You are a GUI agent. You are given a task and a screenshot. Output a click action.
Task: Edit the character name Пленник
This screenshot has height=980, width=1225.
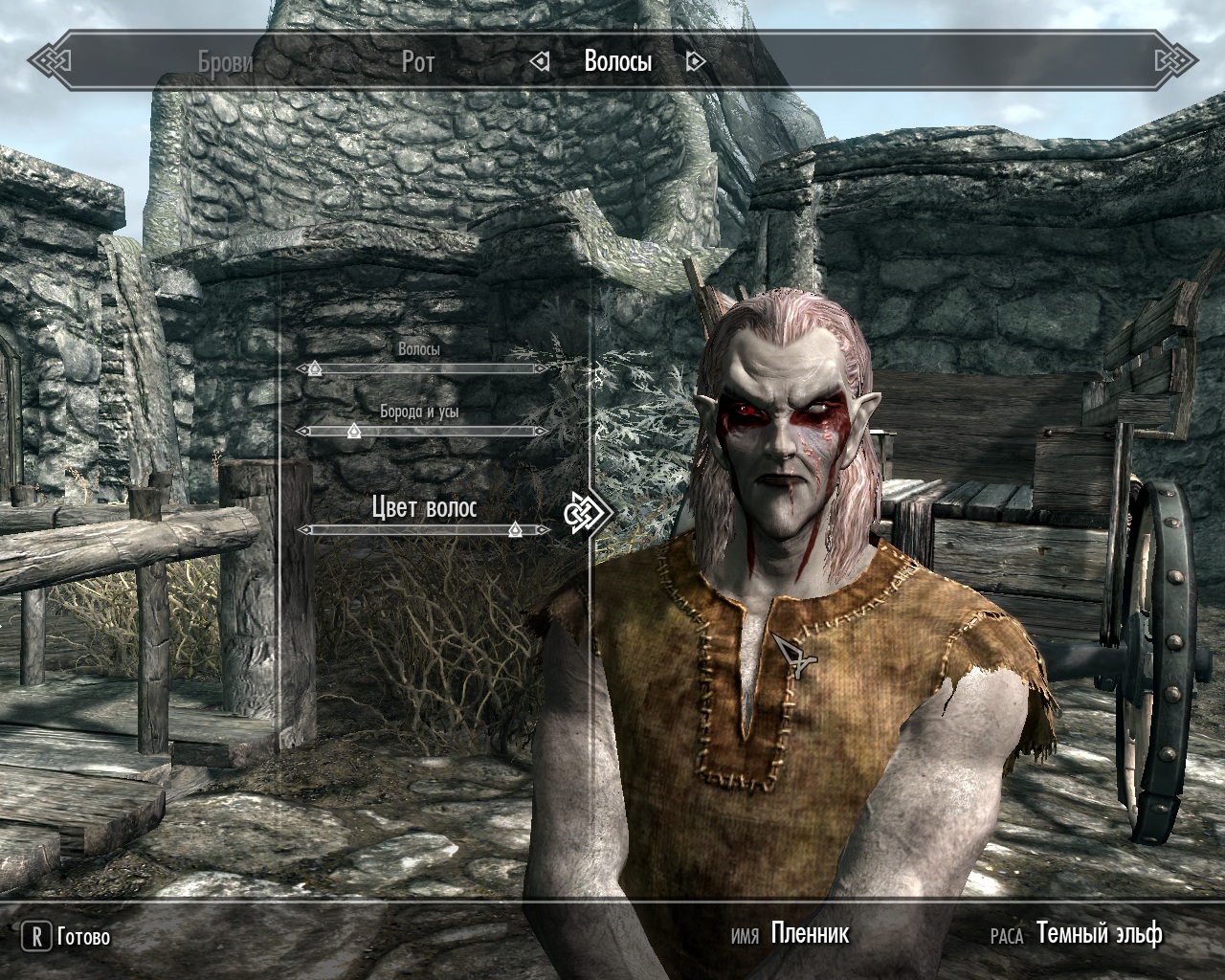pos(810,933)
